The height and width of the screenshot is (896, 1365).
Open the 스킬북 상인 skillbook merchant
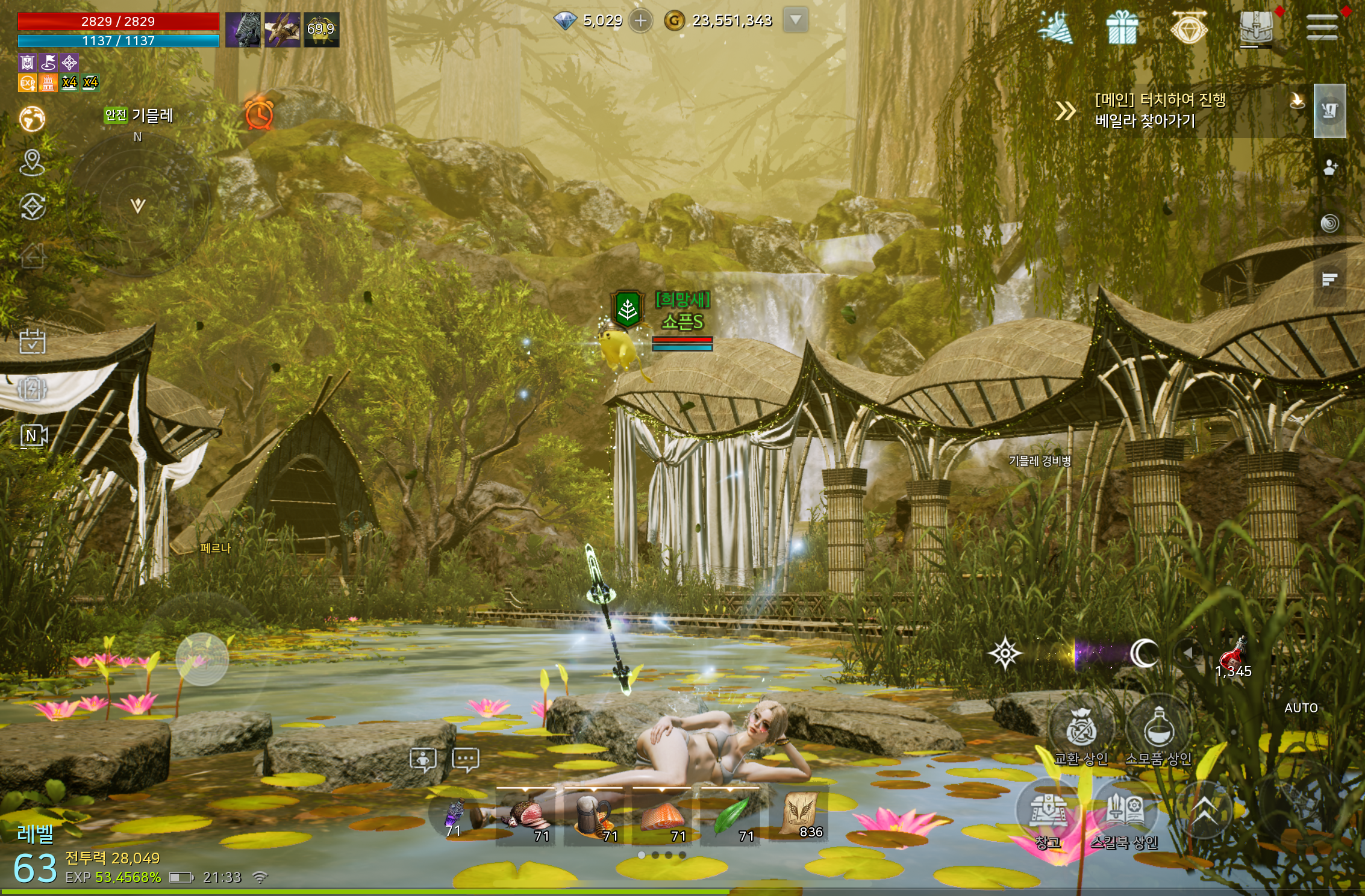point(1124,814)
